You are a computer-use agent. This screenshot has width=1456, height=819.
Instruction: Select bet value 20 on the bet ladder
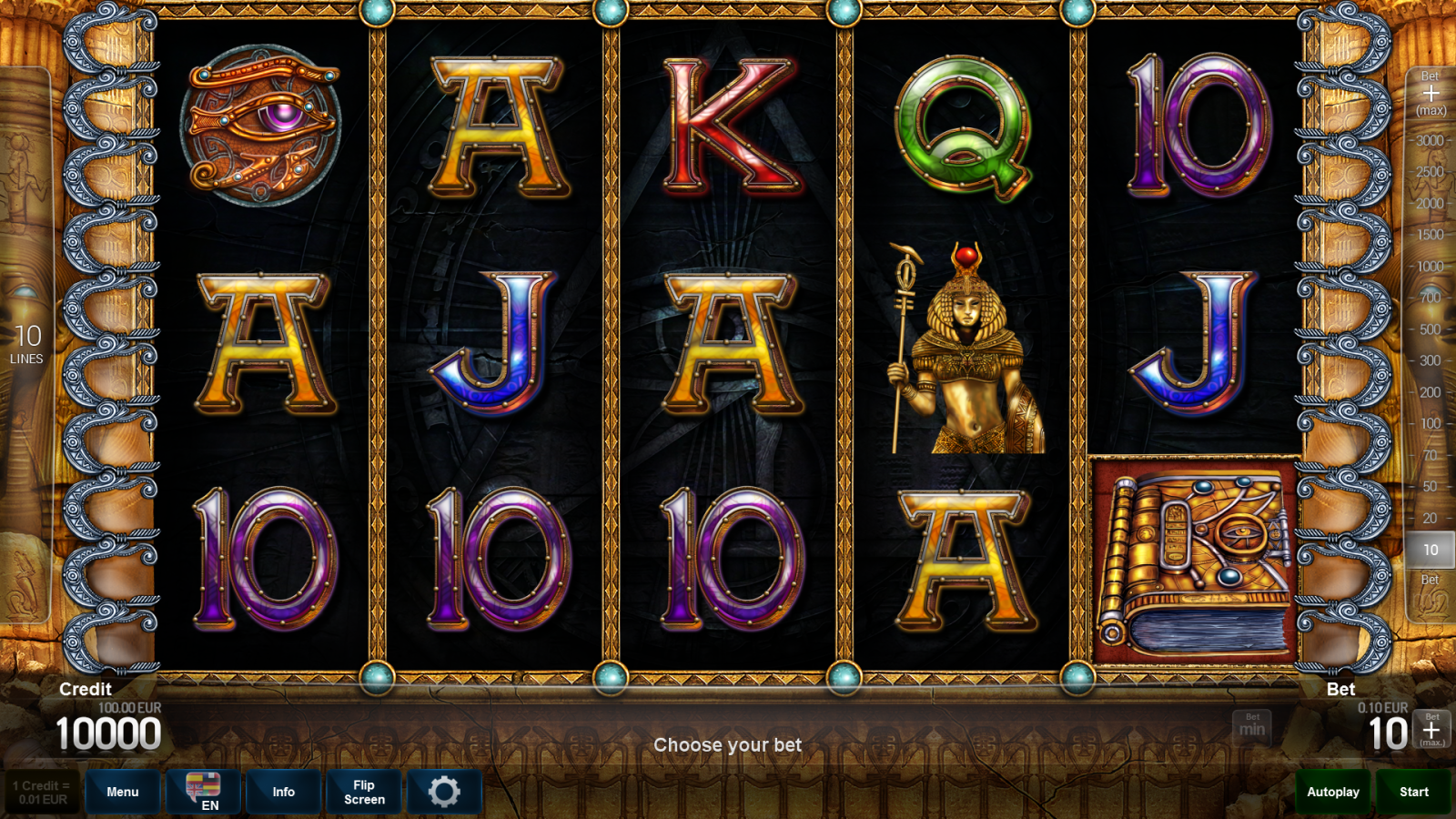(x=1429, y=518)
